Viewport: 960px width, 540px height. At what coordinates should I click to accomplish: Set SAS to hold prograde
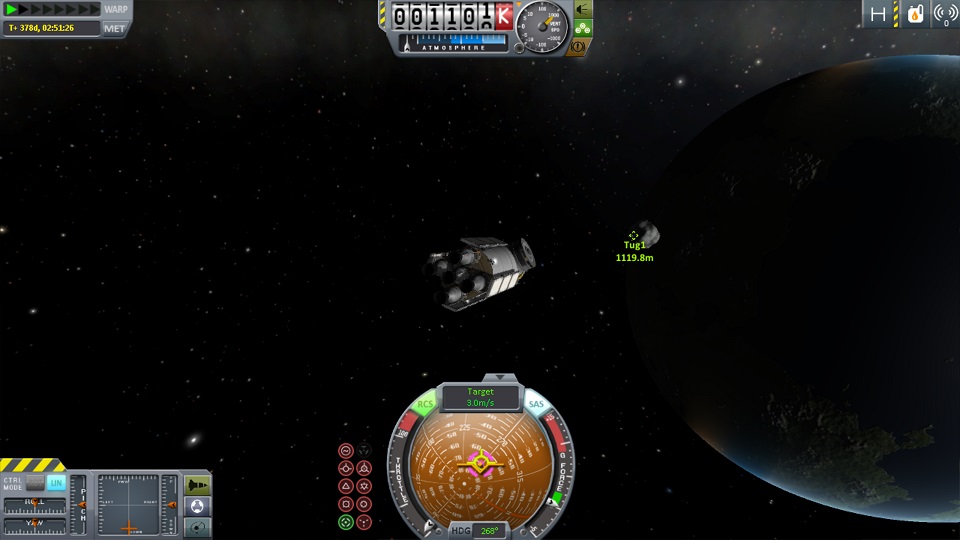tap(346, 469)
